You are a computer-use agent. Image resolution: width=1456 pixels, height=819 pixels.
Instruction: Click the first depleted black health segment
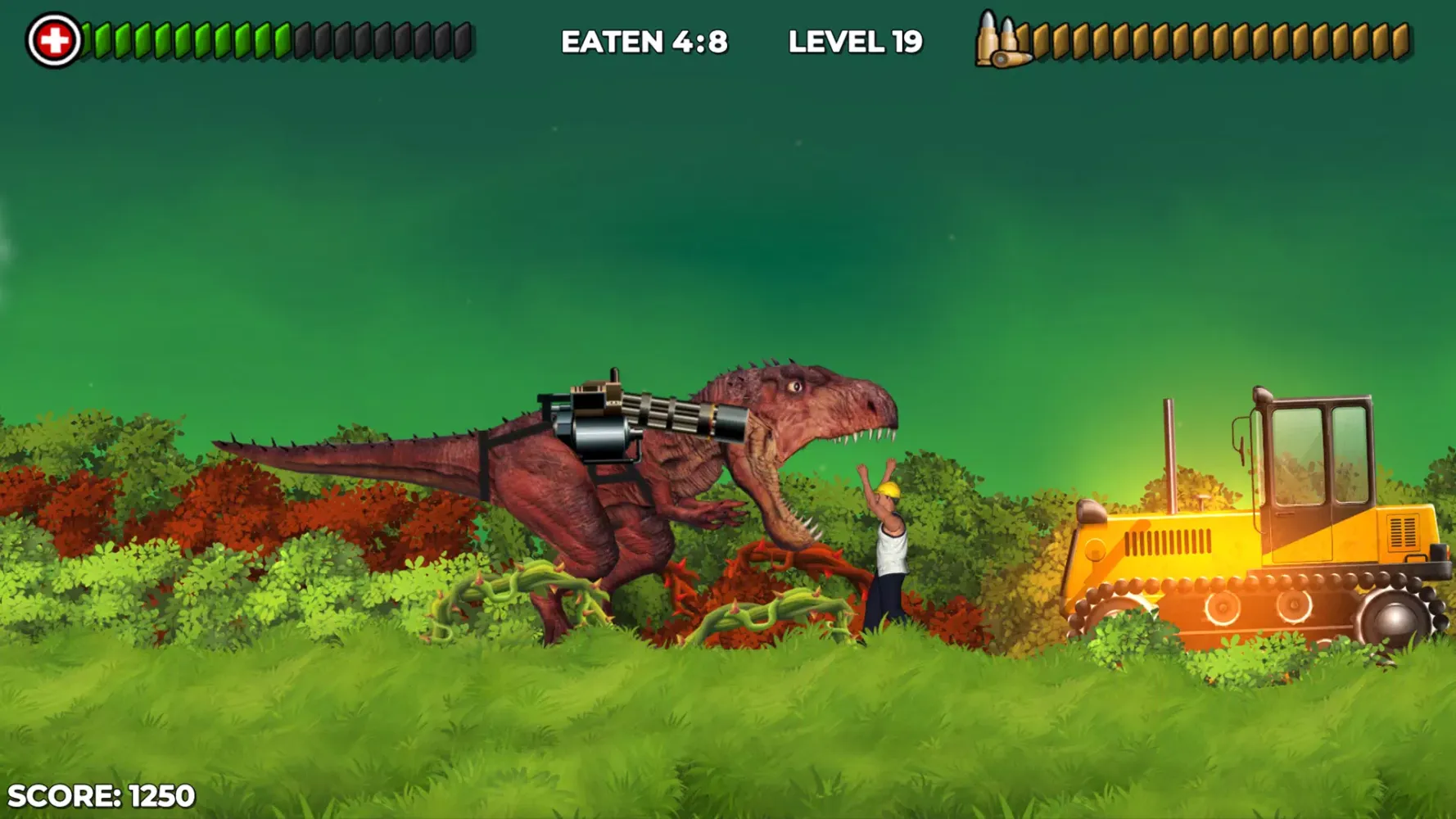(303, 39)
